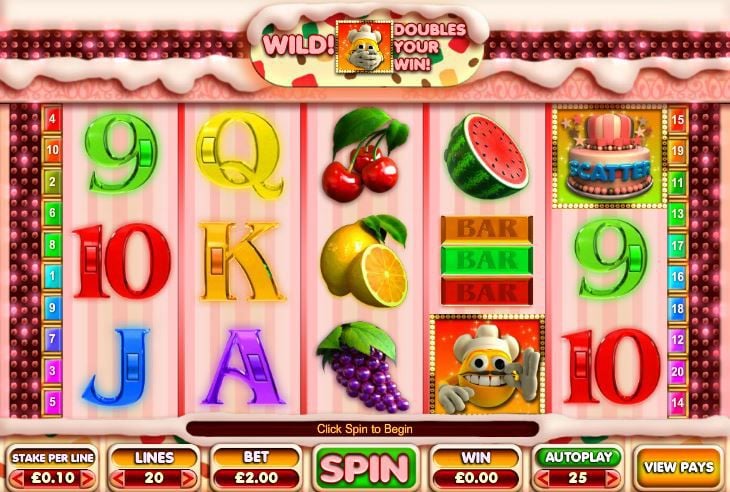Select payline marker 19

coord(679,149)
